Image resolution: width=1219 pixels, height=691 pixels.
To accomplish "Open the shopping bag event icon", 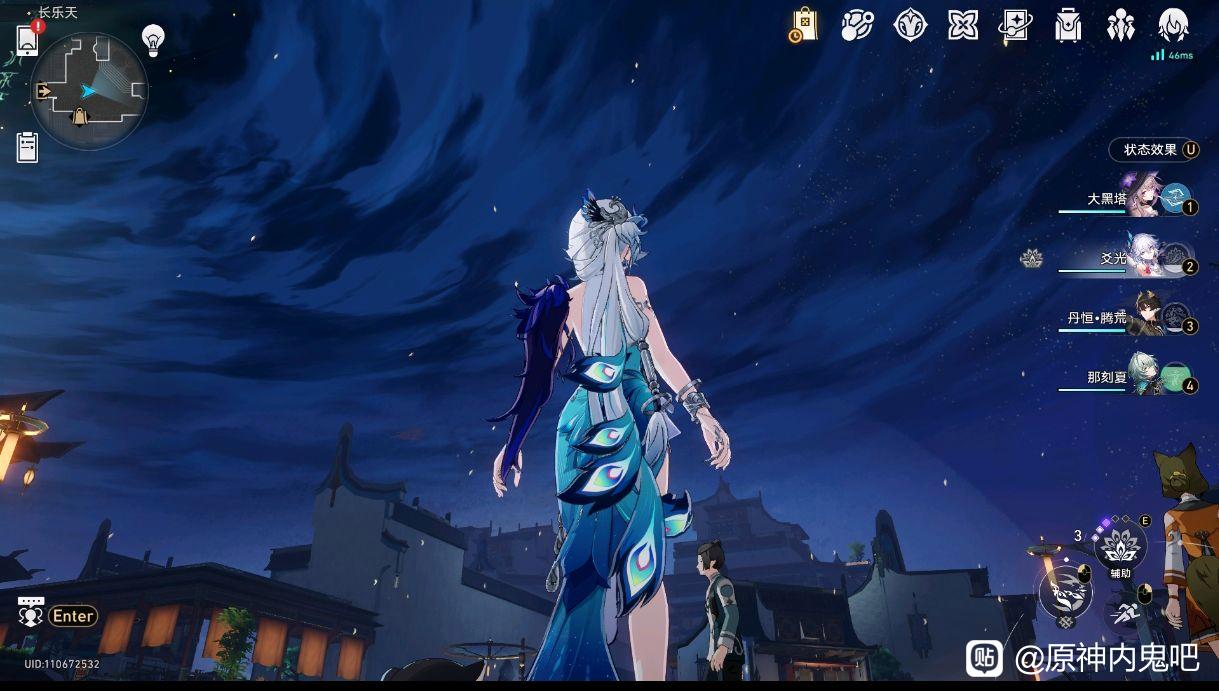I will (803, 25).
